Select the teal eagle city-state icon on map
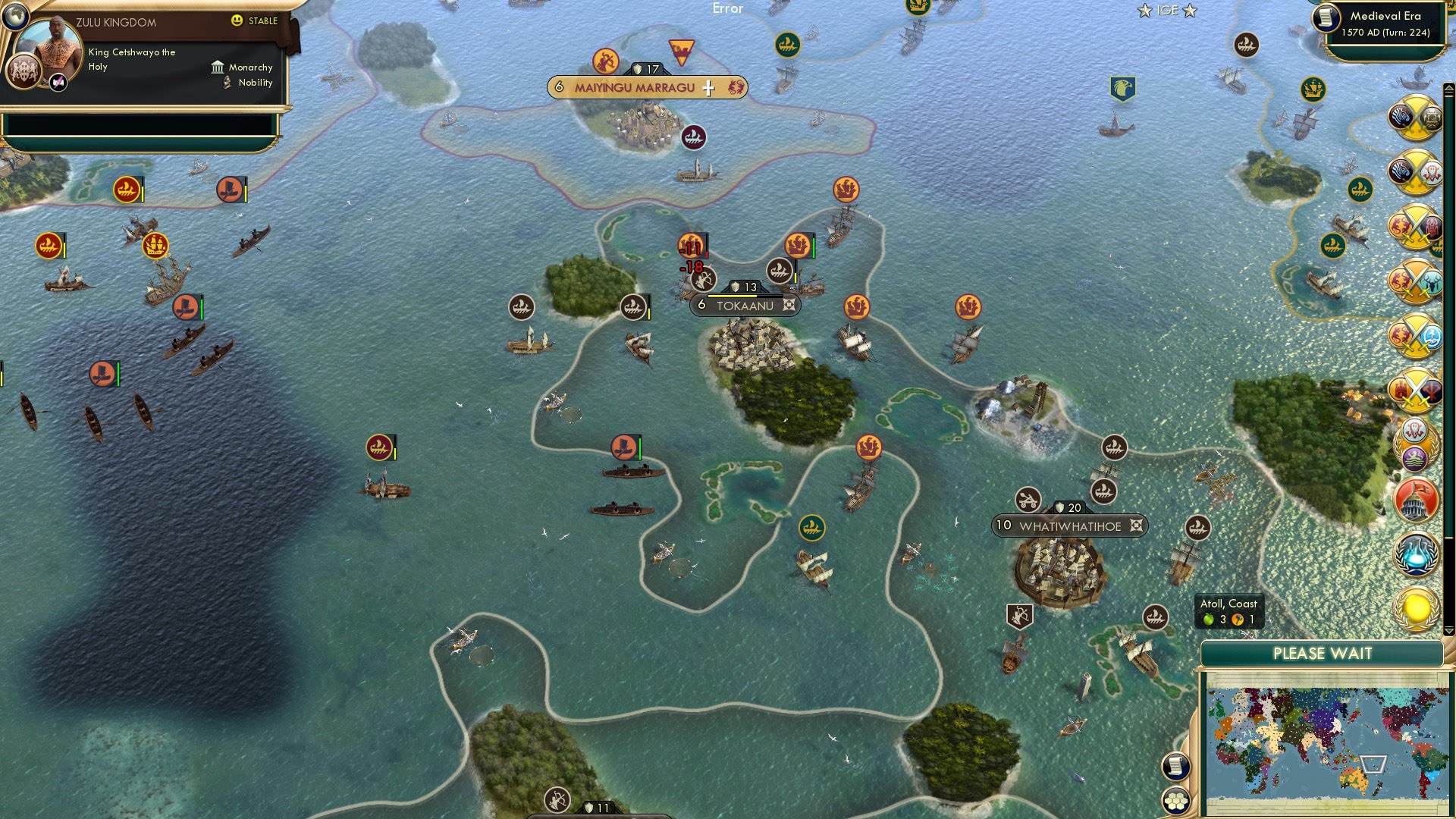 (x=1124, y=89)
